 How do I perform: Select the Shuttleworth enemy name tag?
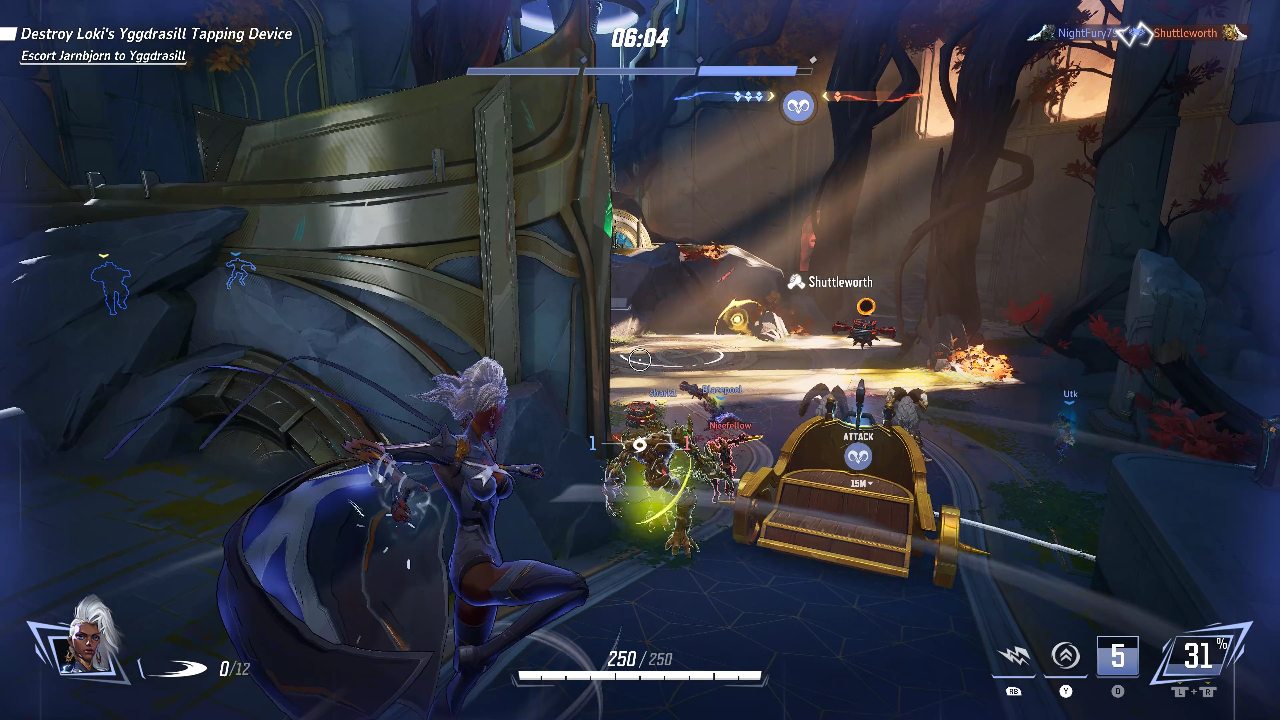pos(840,282)
